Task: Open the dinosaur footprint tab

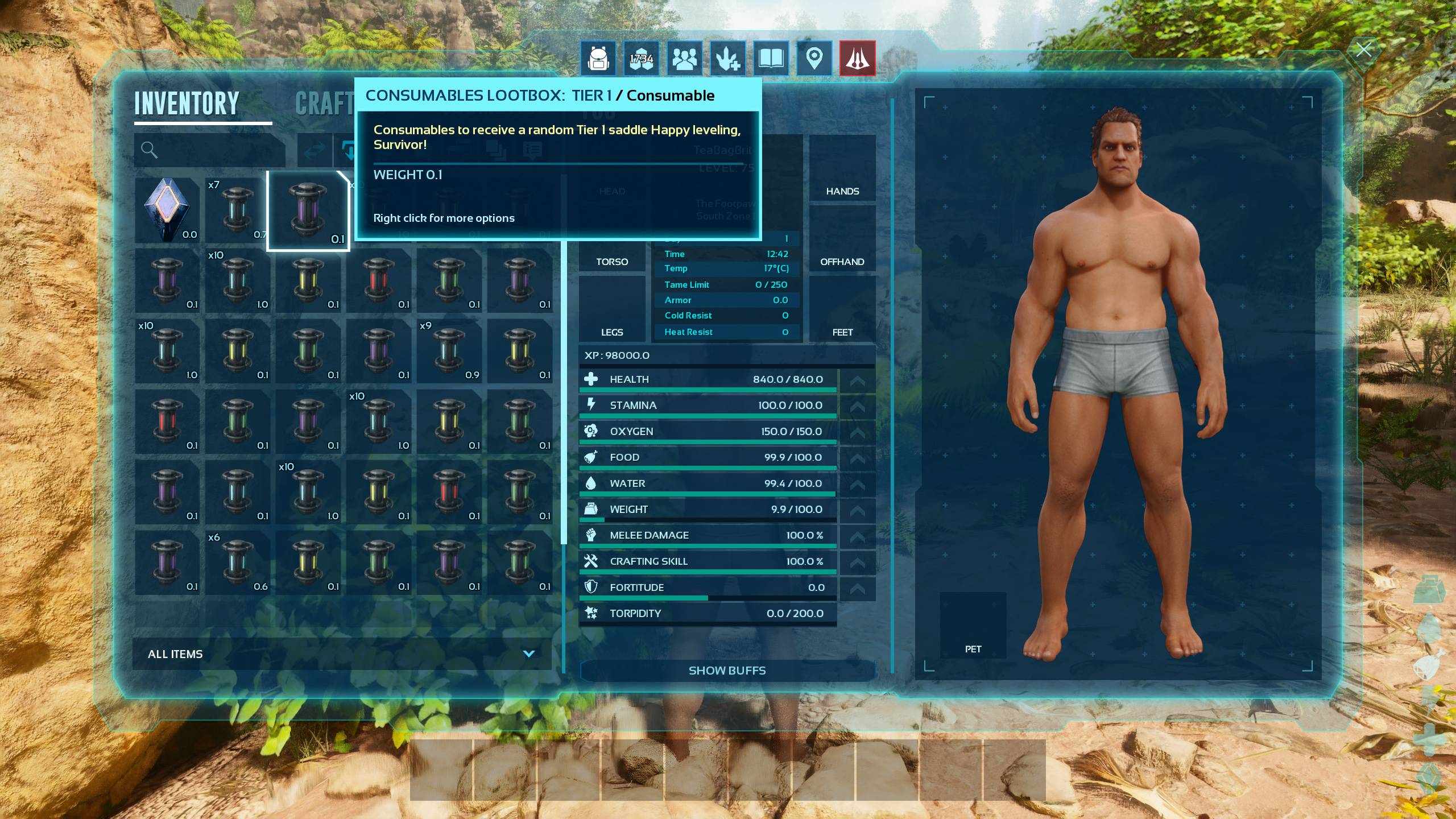Action: 727,58
